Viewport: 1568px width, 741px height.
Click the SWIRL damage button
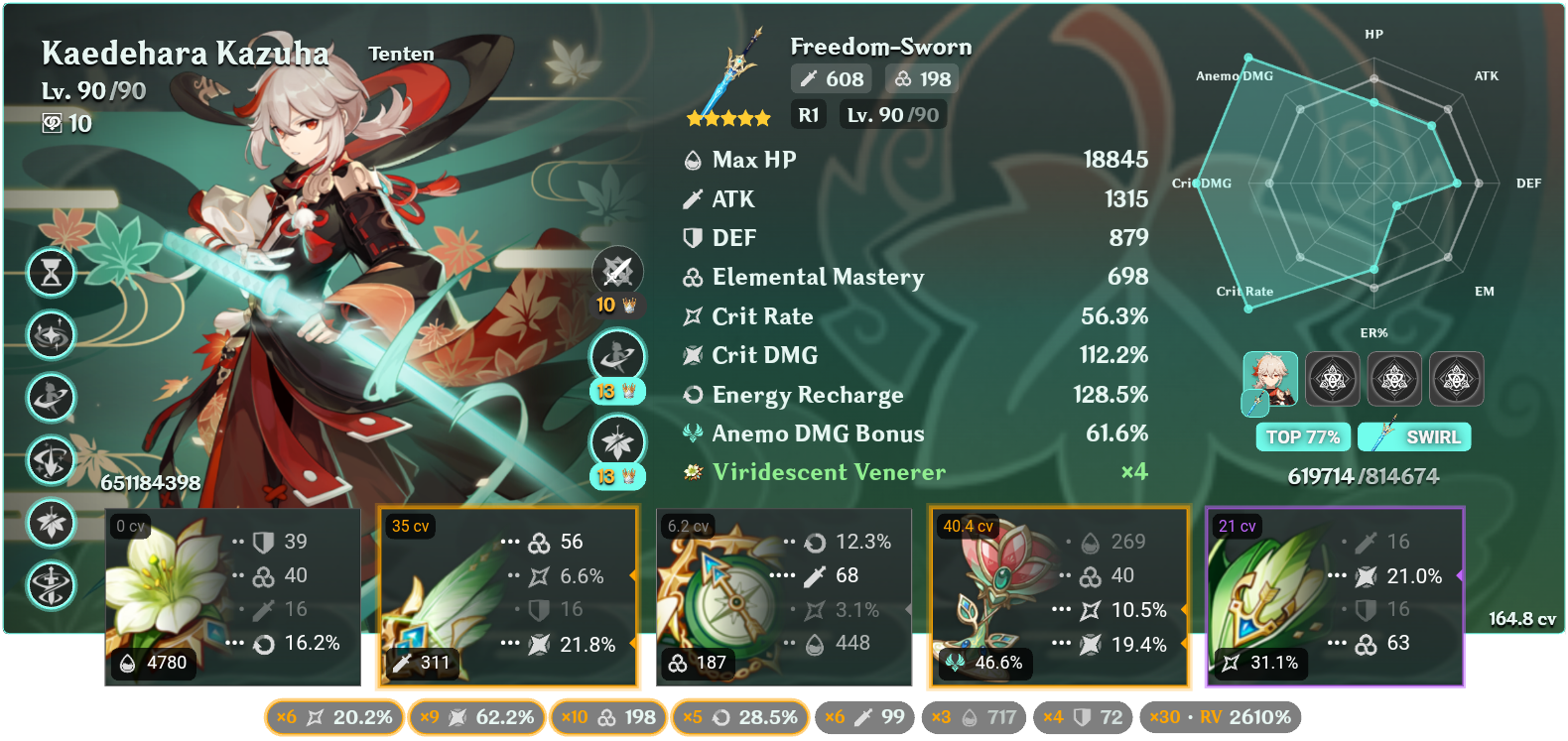click(1413, 436)
